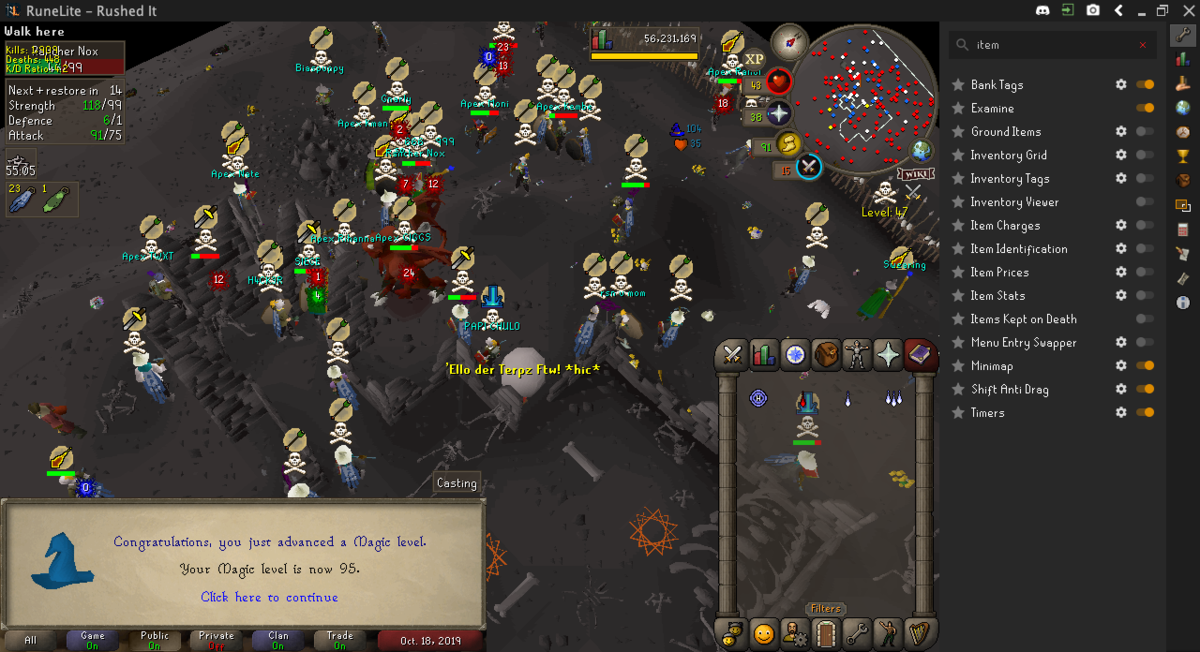
Task: Open the Item Prices plugin settings gear
Action: click(1121, 272)
